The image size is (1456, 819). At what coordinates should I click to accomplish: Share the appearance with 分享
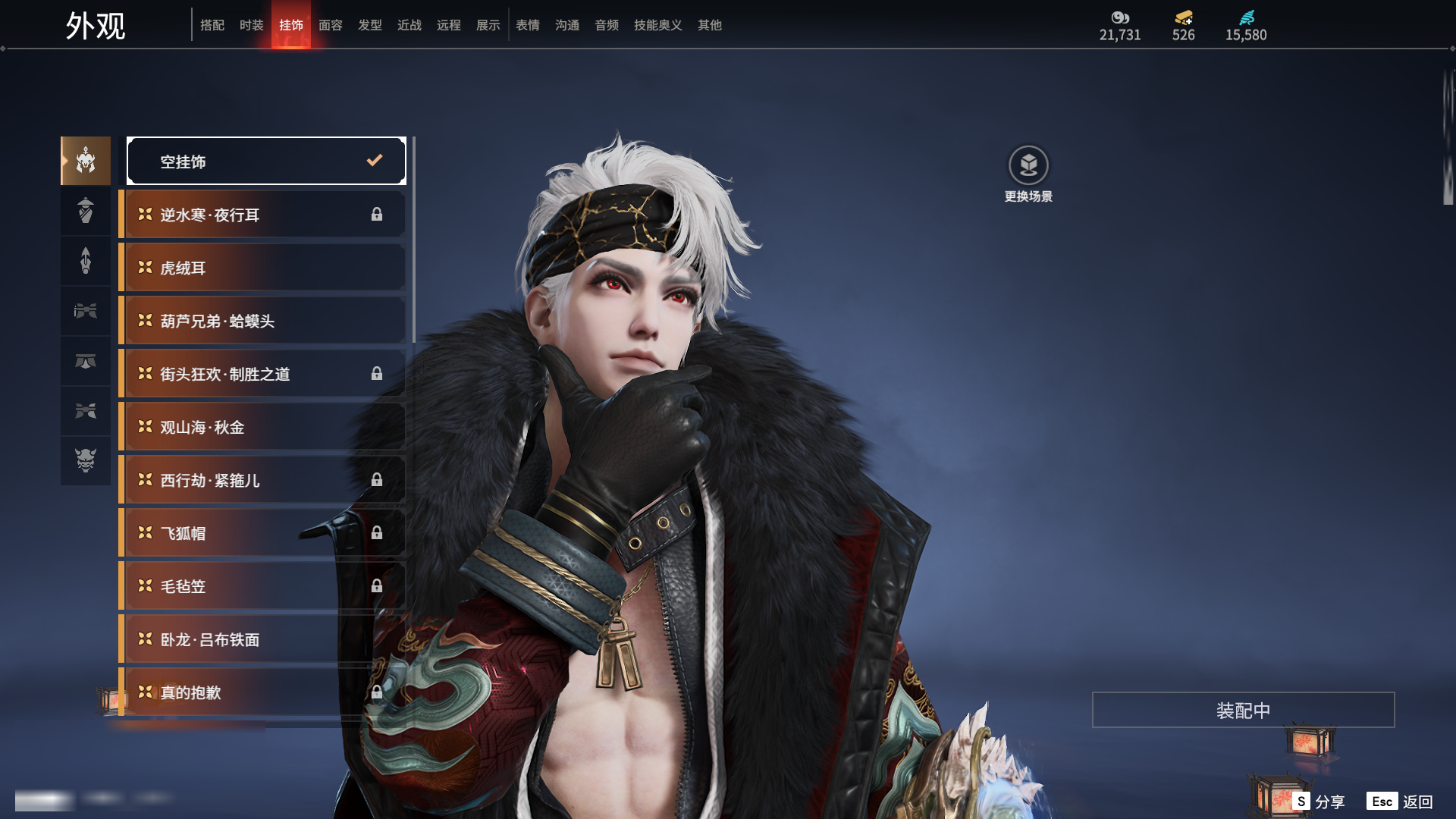click(1319, 802)
